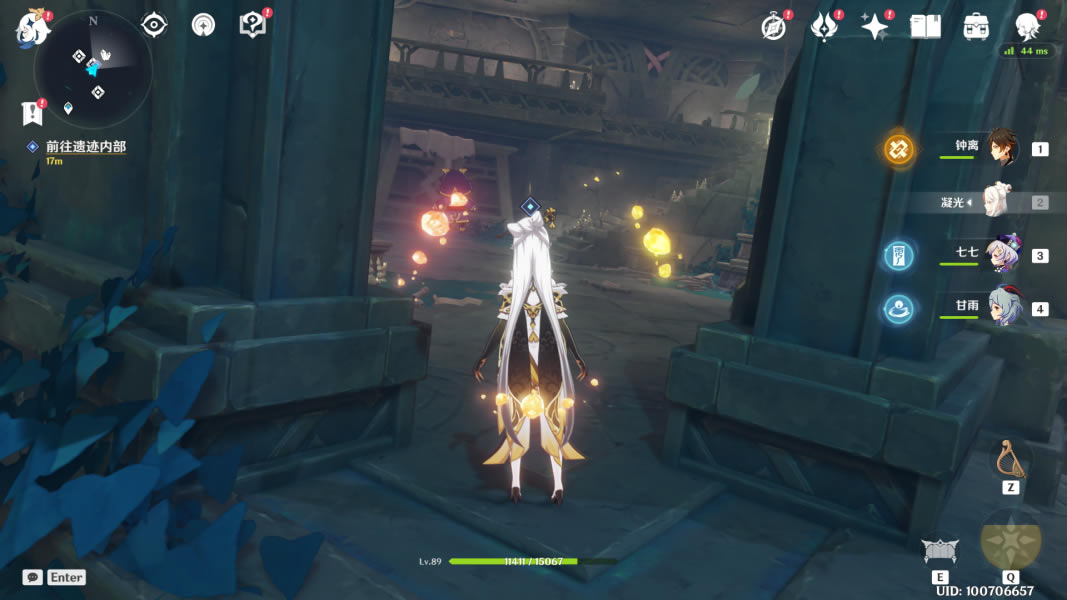Open the compass events icon
Viewport: 1067px width, 600px height.
(x=773, y=27)
